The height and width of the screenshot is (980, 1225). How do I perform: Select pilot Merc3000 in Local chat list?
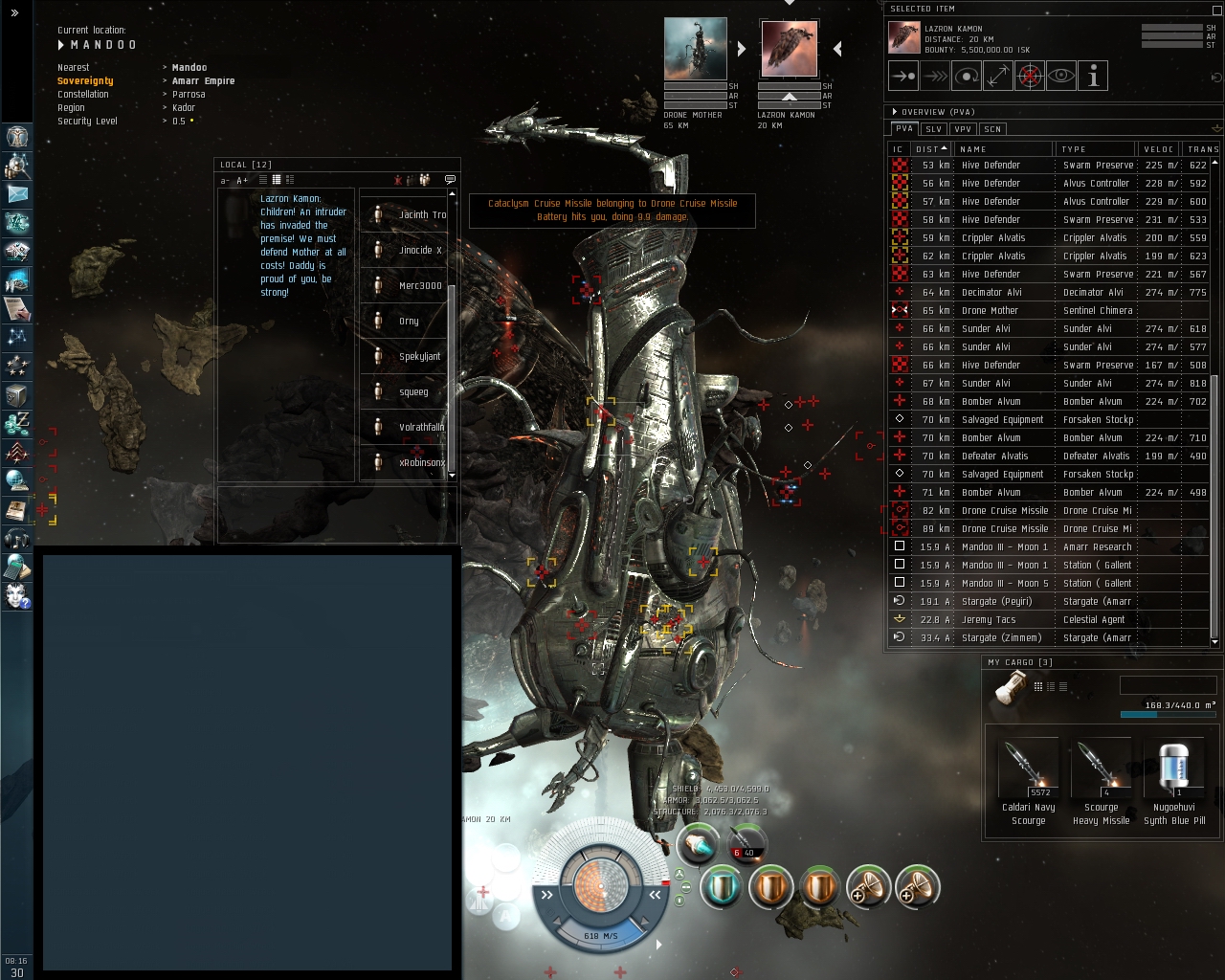[420, 285]
